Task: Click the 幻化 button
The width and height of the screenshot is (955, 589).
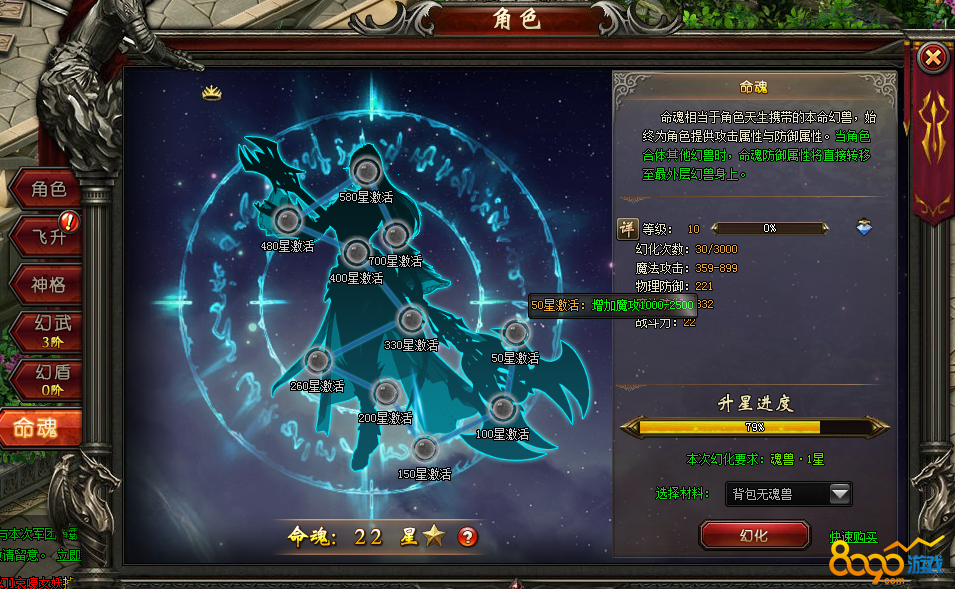Action: coord(753,535)
